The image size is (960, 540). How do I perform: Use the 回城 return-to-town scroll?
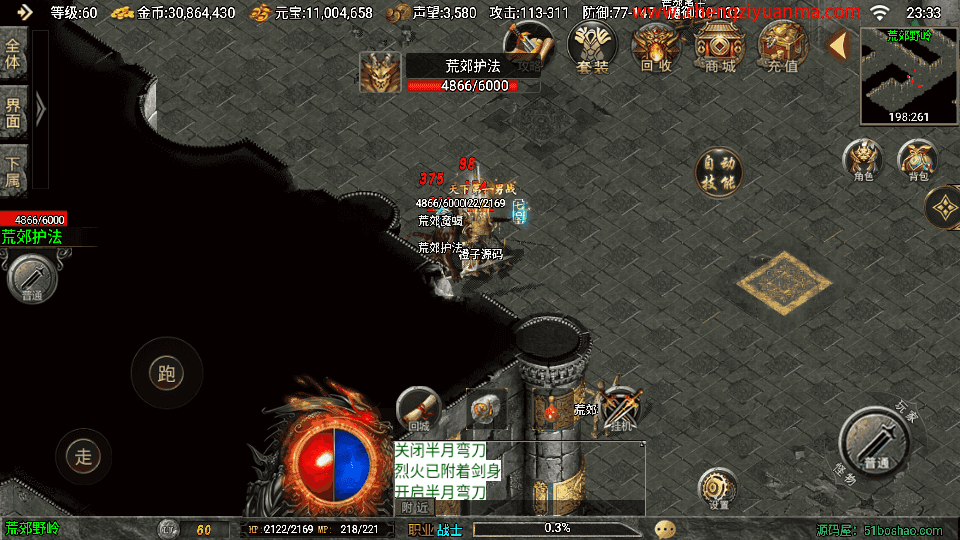point(418,408)
